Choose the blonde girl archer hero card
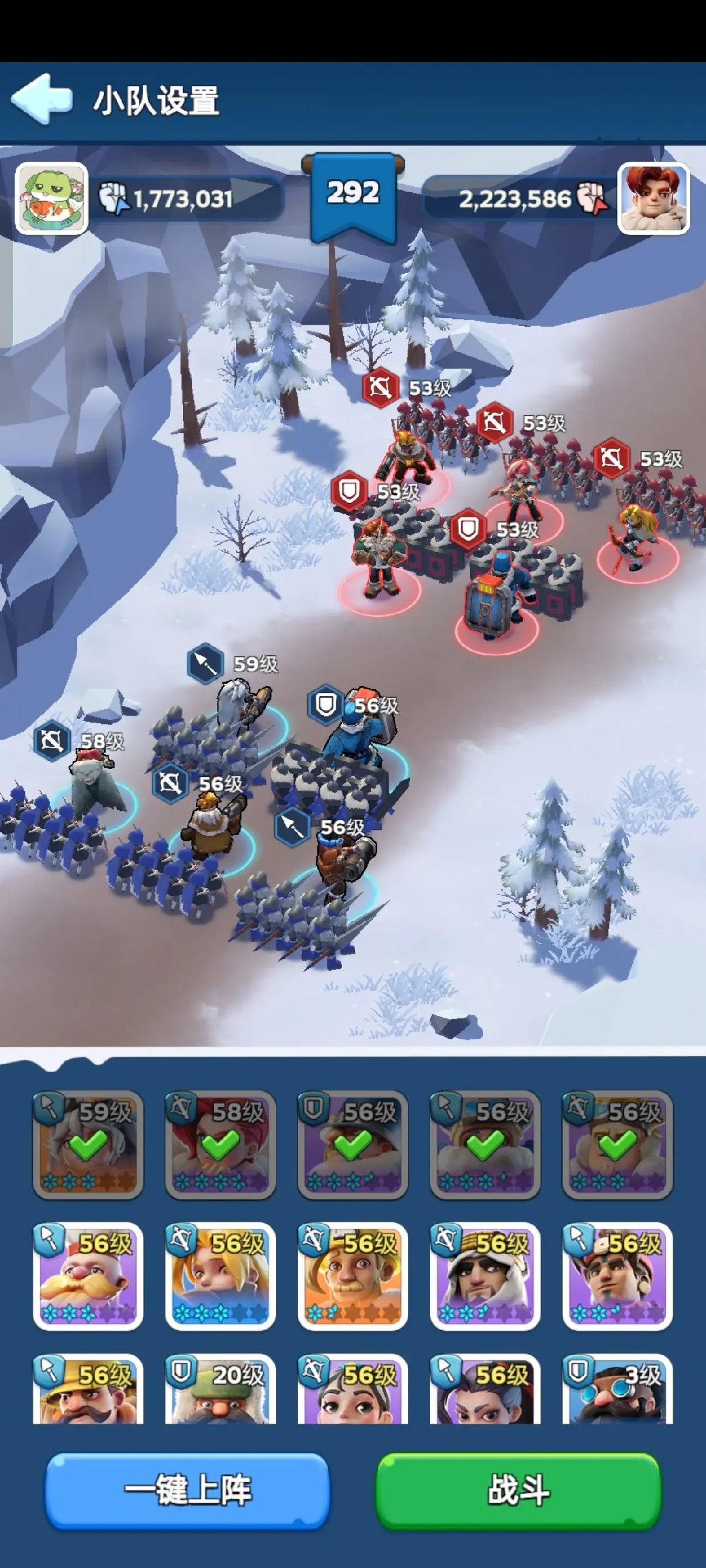The image size is (706, 1568). (x=220, y=1276)
